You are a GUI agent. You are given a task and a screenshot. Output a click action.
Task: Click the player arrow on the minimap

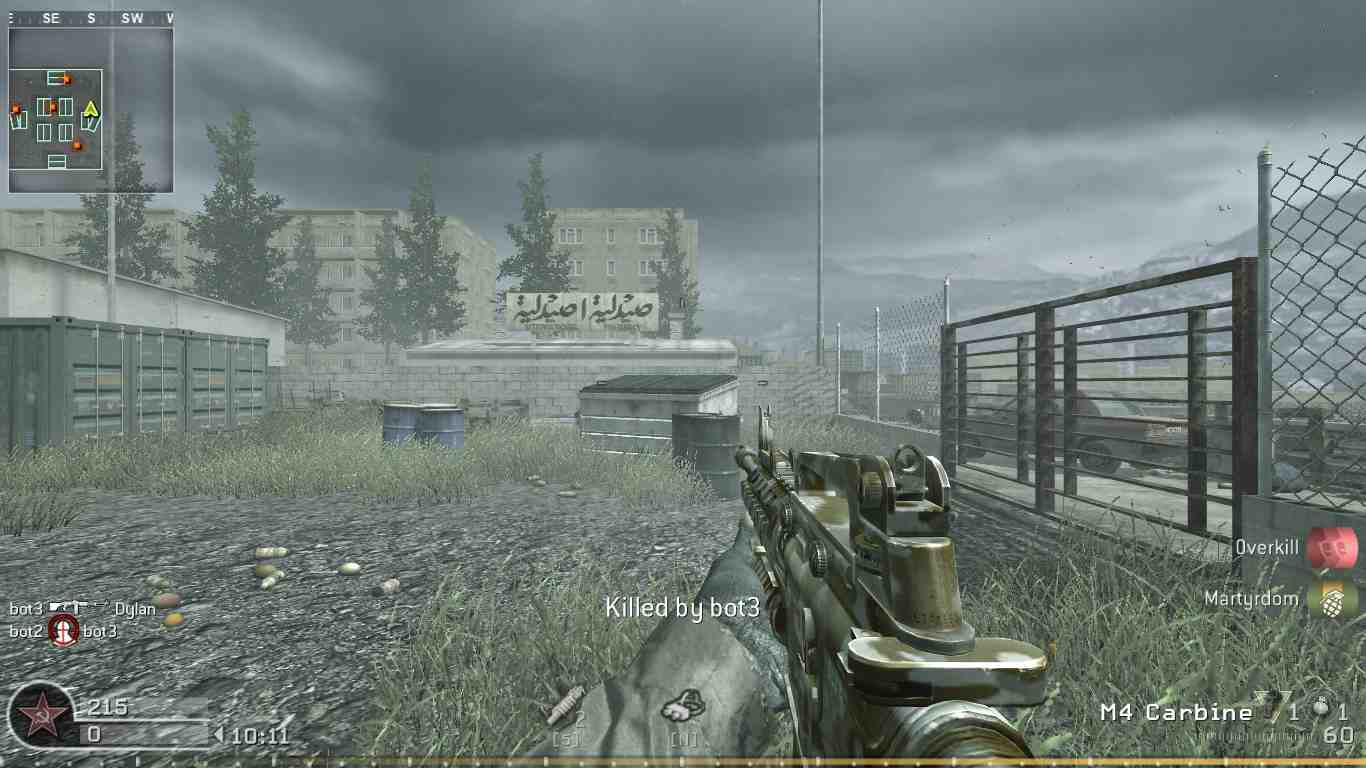tap(91, 109)
